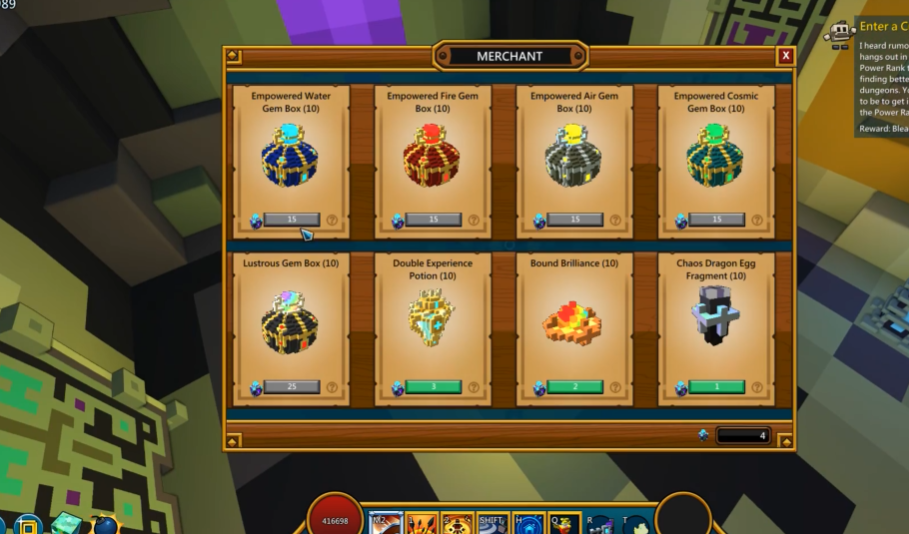
Task: Activate the SHIFT hotbar ability
Action: (x=493, y=524)
